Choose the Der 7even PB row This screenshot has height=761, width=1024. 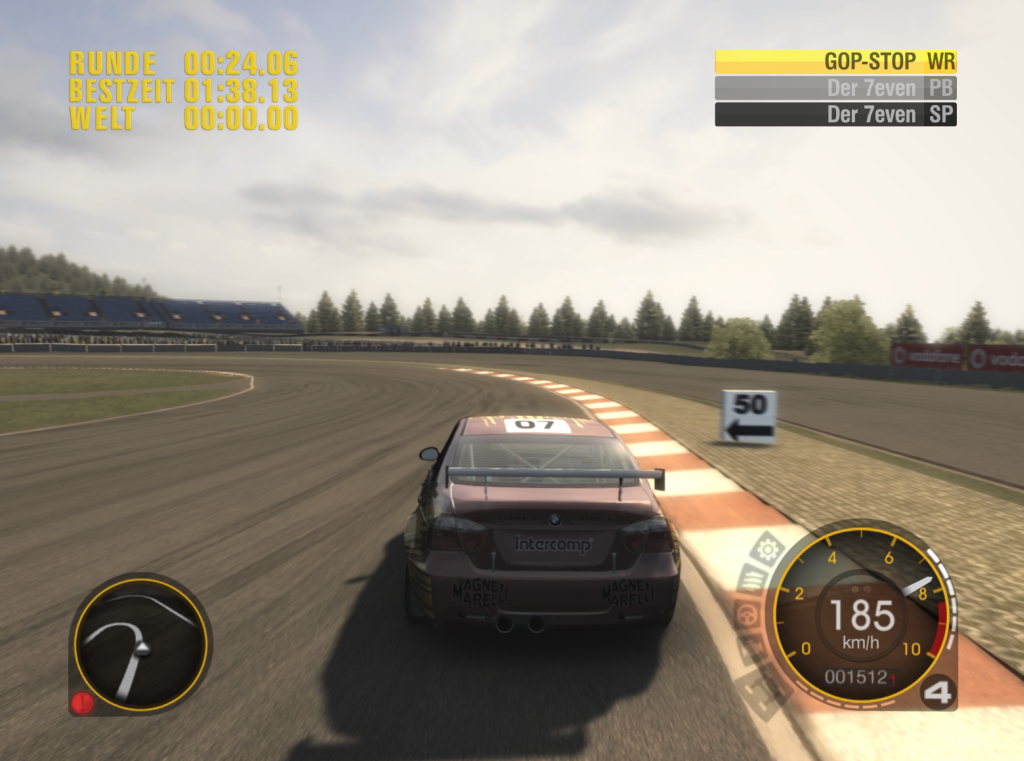tap(835, 88)
